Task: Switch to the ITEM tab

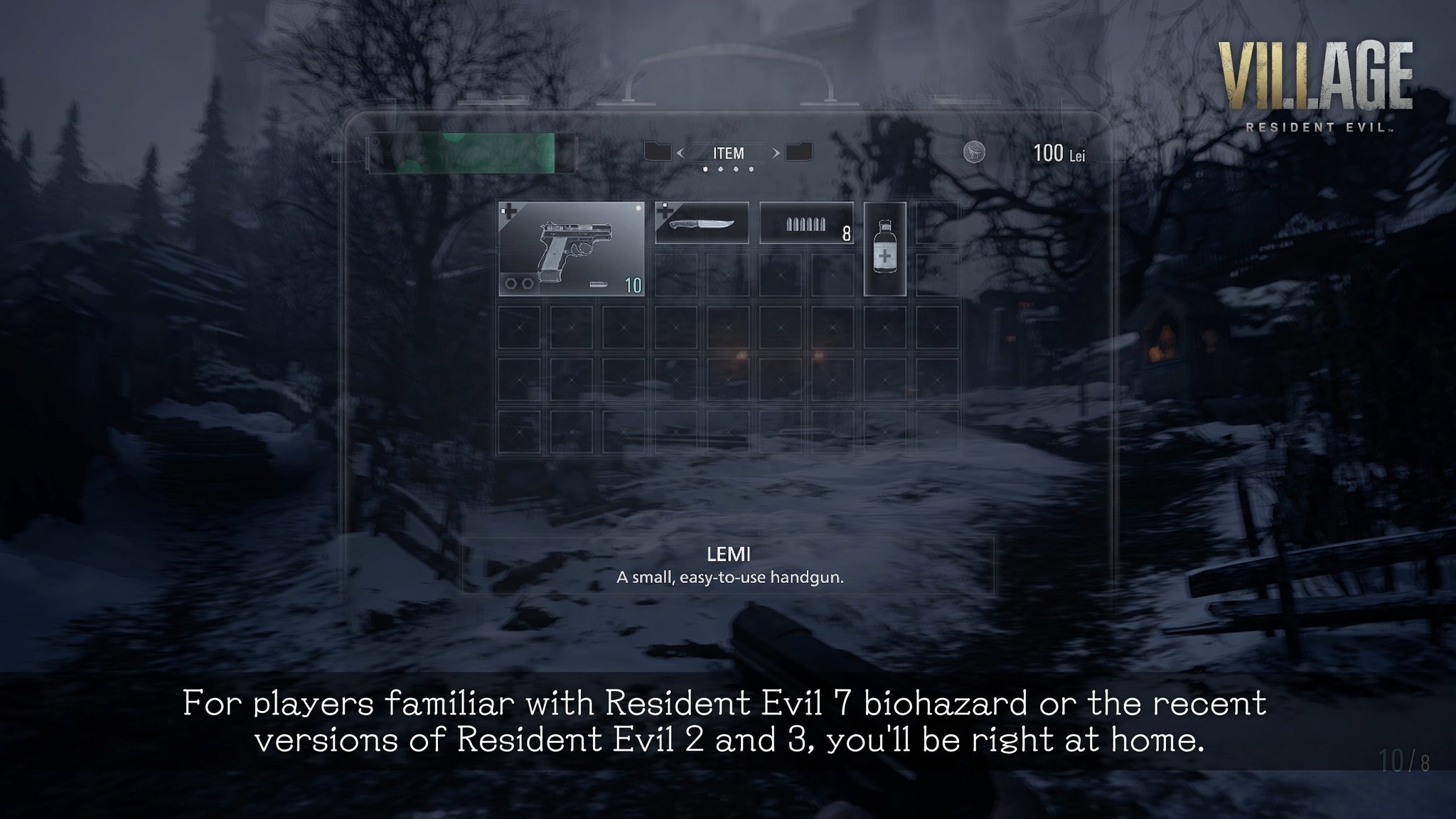Action: pyautogui.click(x=728, y=153)
